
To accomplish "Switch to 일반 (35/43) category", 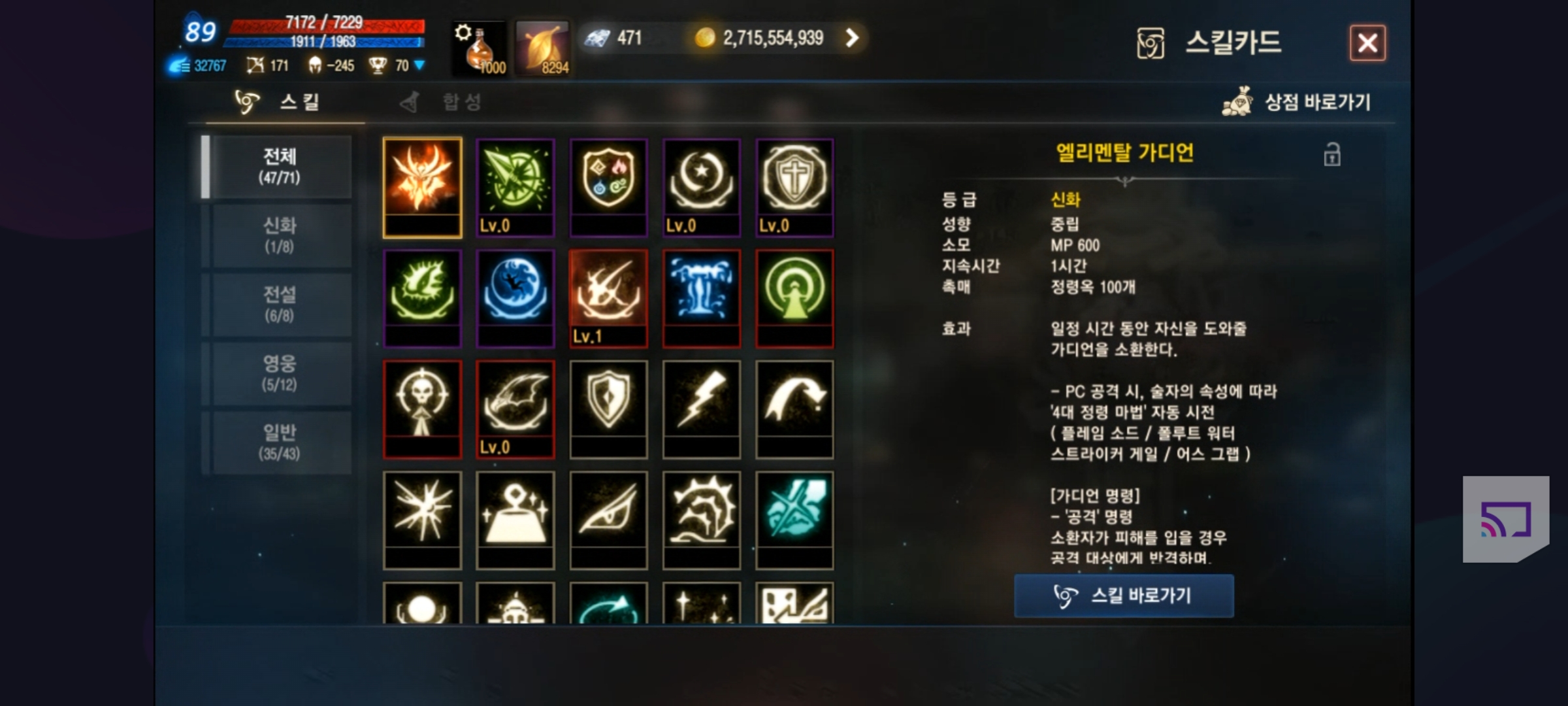I will (x=280, y=443).
